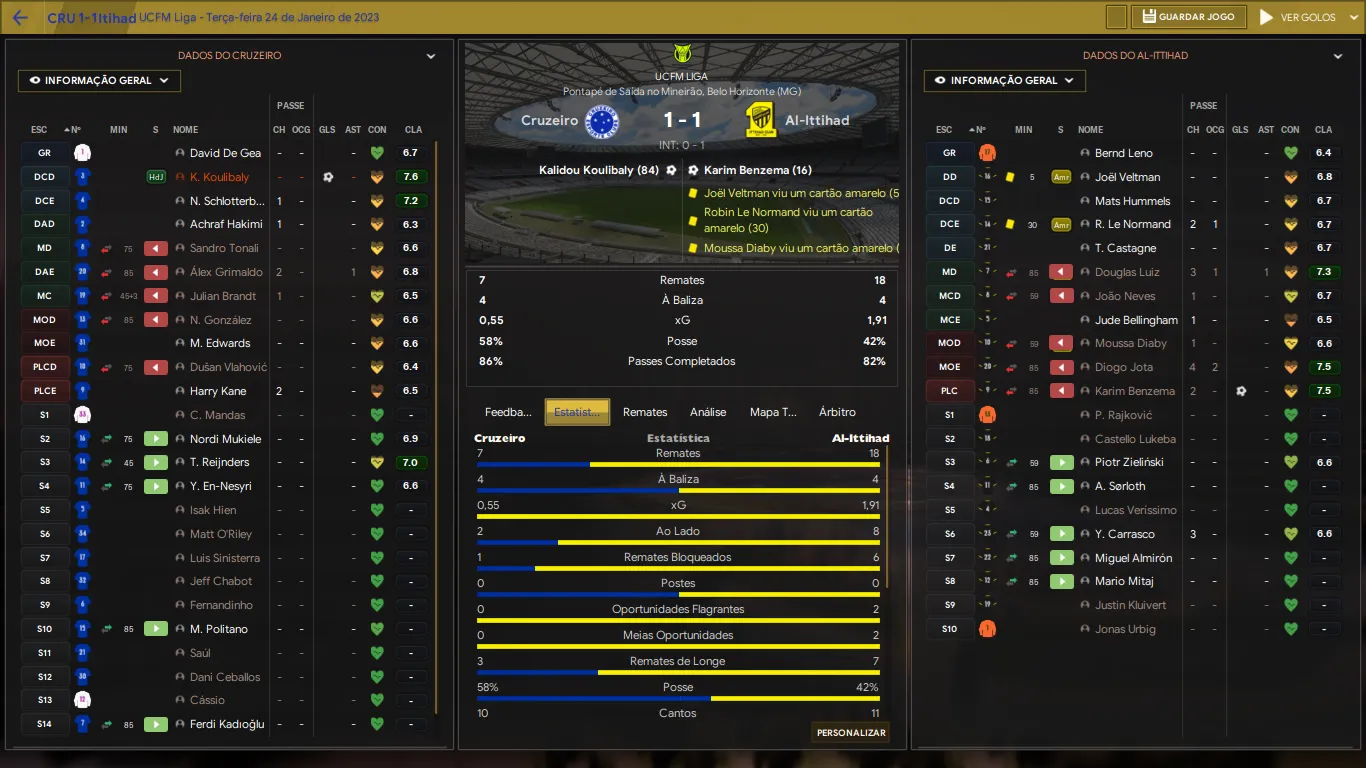Select the Feedback tab
The height and width of the screenshot is (768, 1366).
[508, 412]
